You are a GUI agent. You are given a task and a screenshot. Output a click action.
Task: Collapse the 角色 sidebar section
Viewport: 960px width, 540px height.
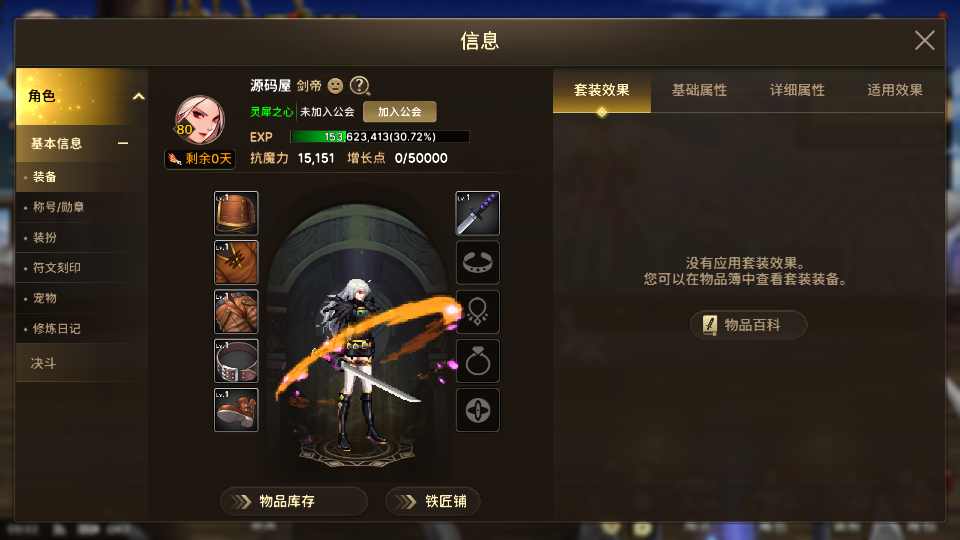(x=138, y=97)
